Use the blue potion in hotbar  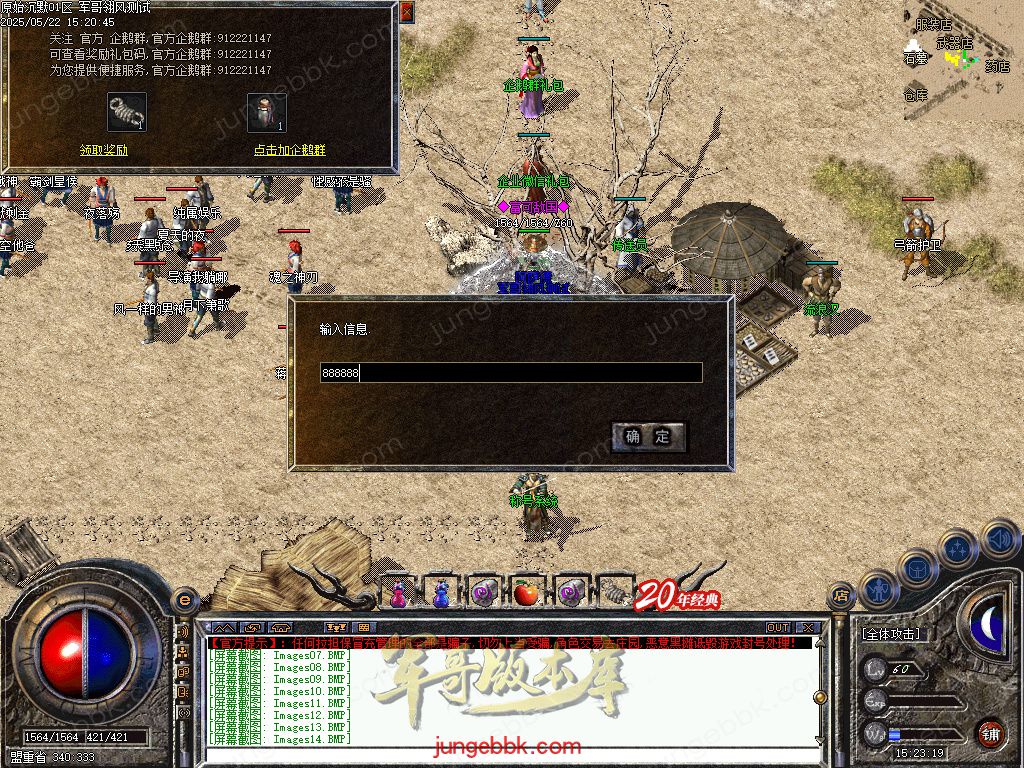[441, 593]
